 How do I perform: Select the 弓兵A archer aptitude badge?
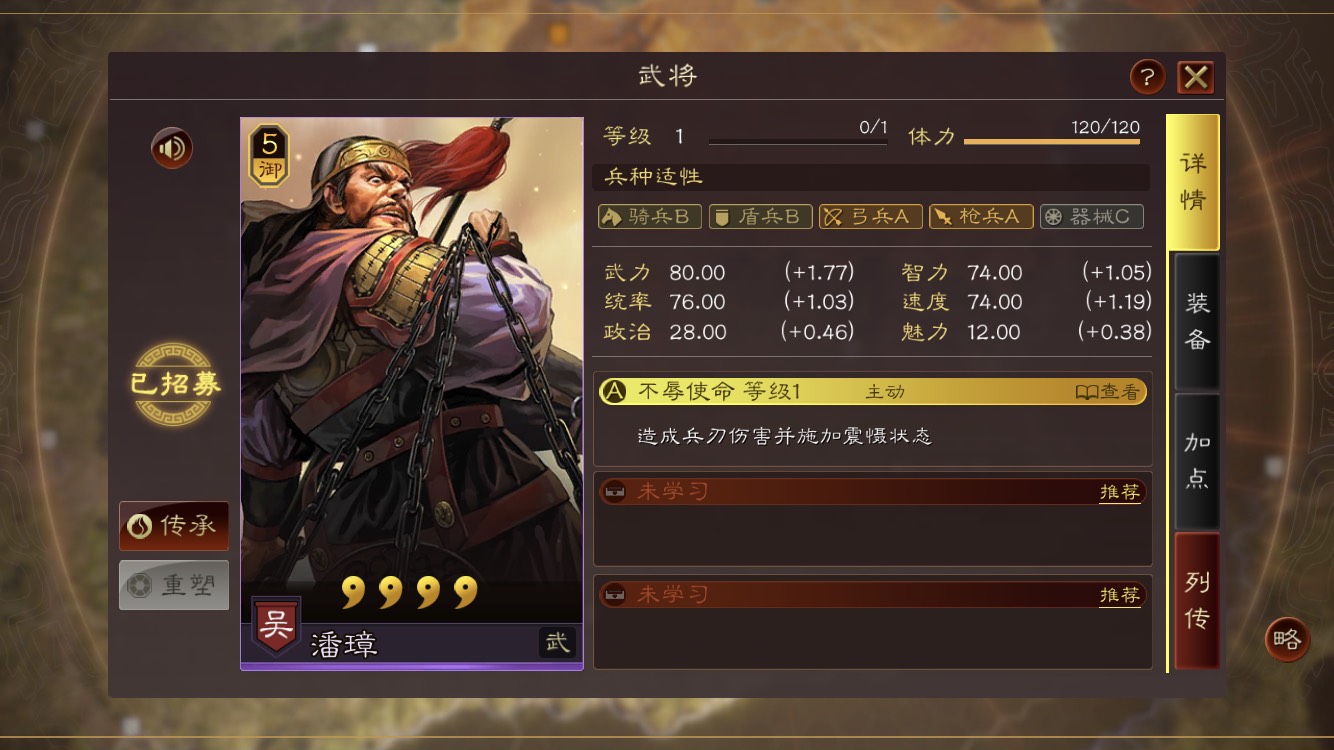coord(870,216)
